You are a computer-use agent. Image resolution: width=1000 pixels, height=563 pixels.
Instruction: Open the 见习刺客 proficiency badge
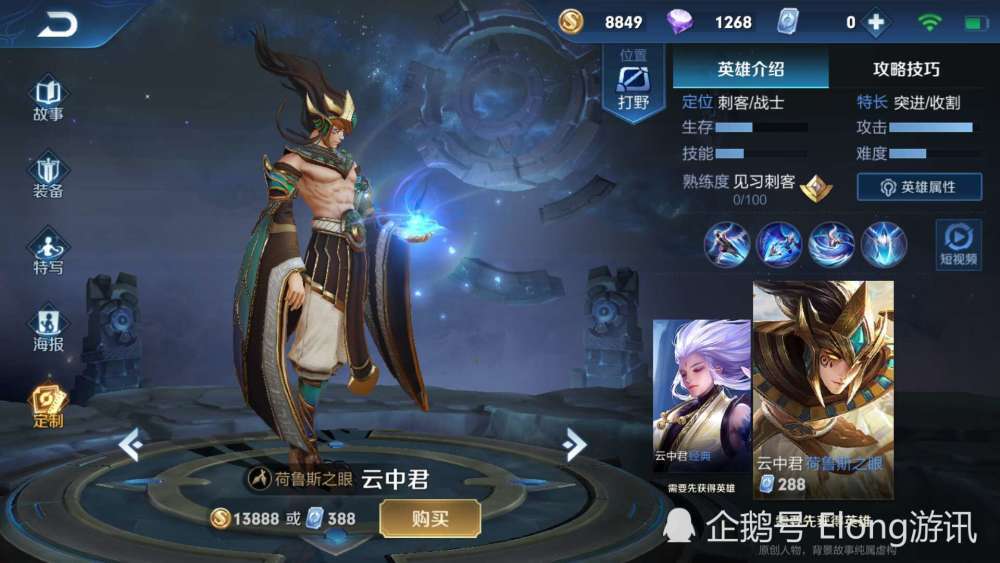(817, 187)
